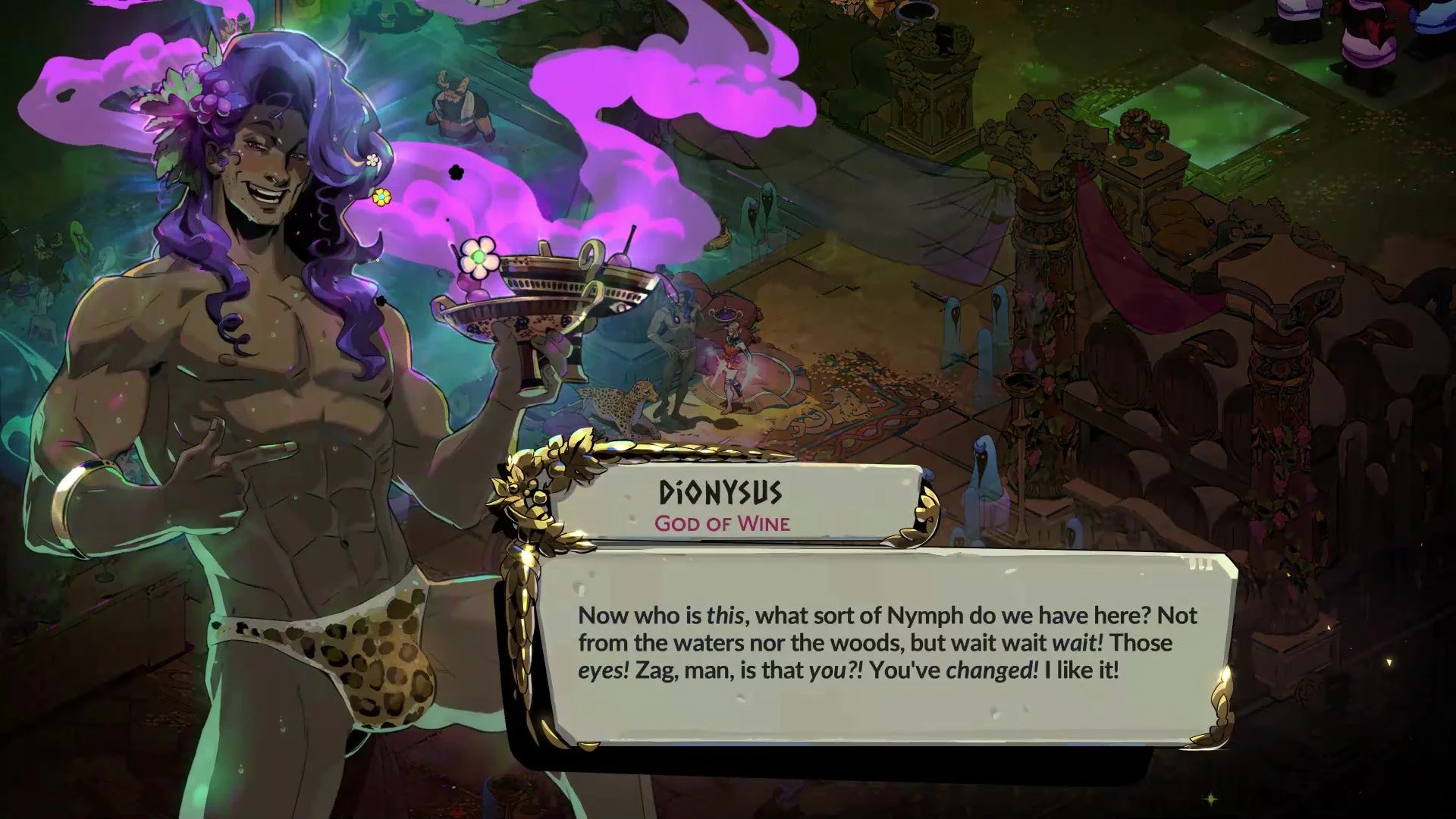Click the grape cluster in Dionysus's hair
This screenshot has height=819, width=1456.
213,95
